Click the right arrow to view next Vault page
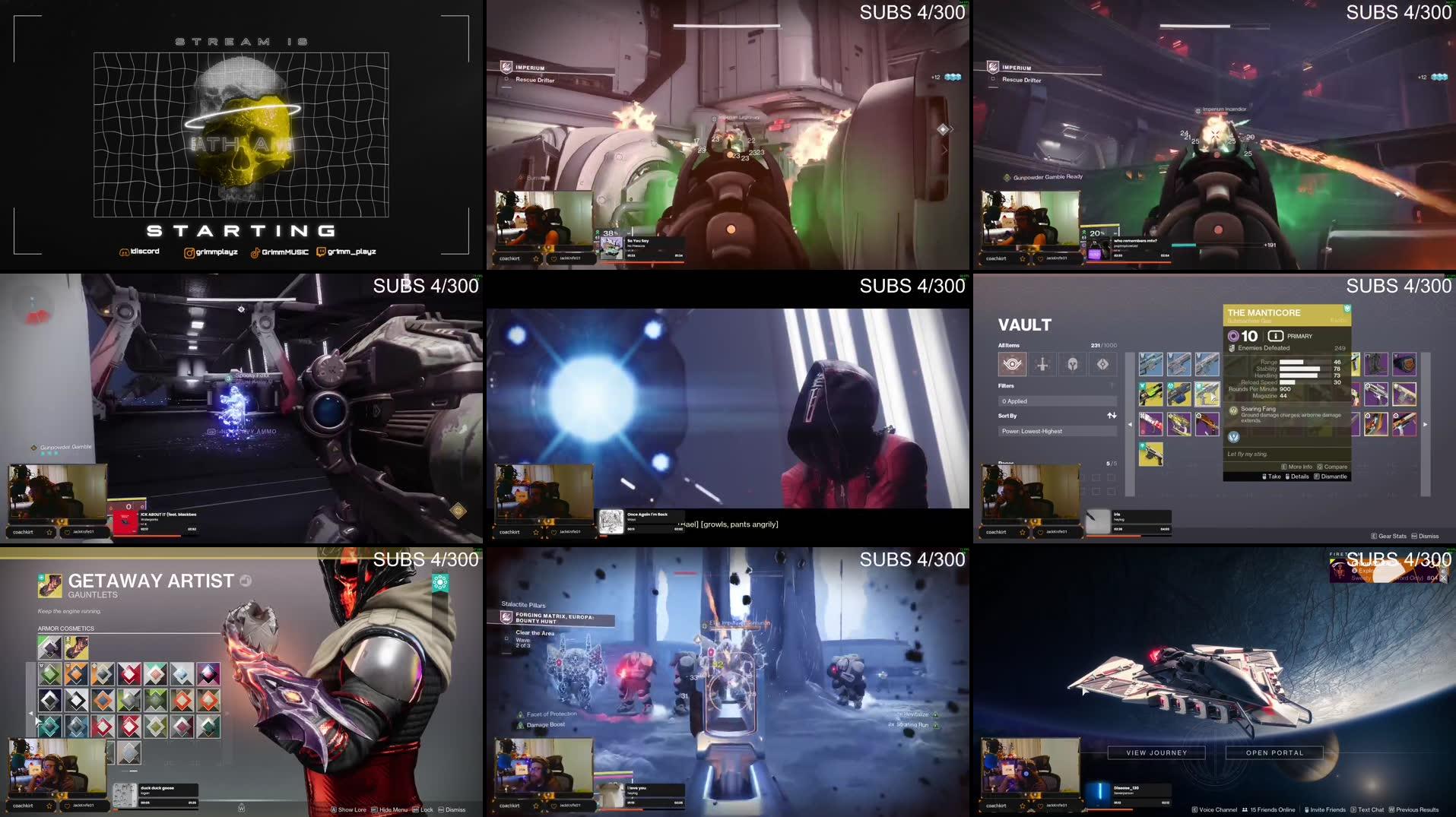1456x817 pixels. 1425,424
